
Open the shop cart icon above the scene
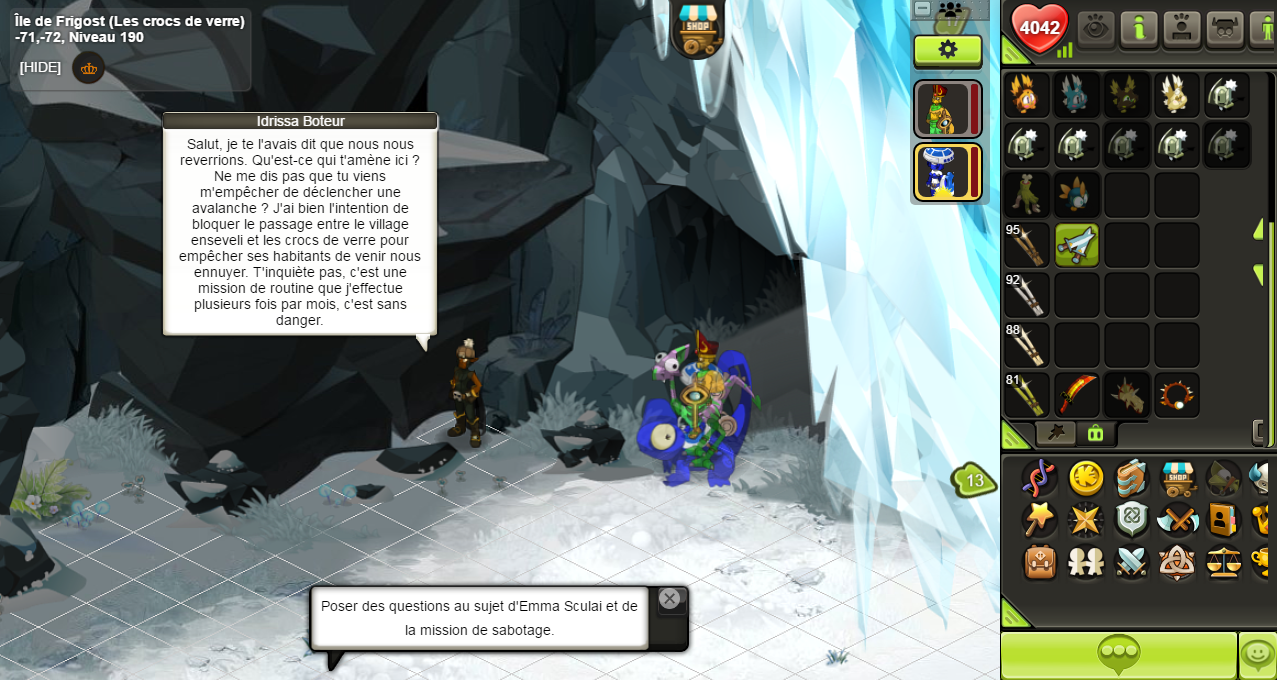point(696,27)
